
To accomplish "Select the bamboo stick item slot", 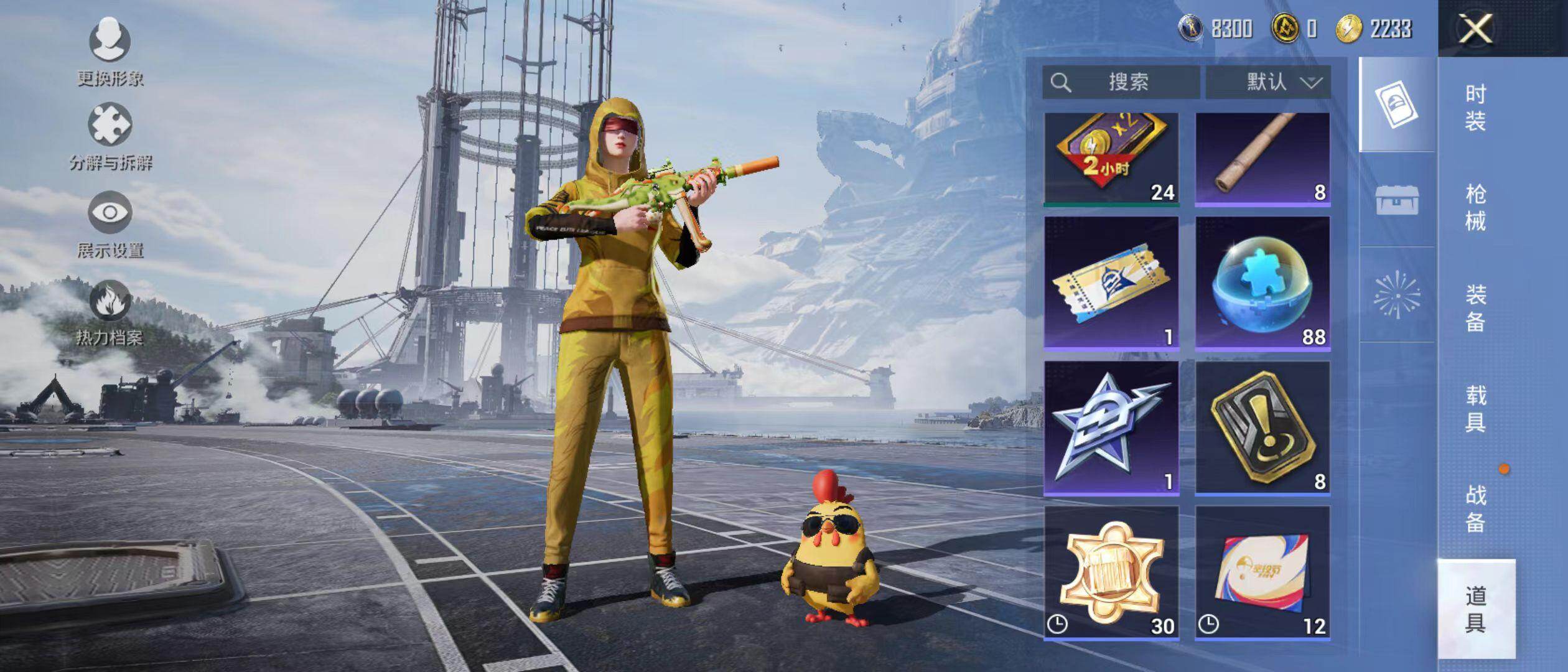I will coord(1262,159).
